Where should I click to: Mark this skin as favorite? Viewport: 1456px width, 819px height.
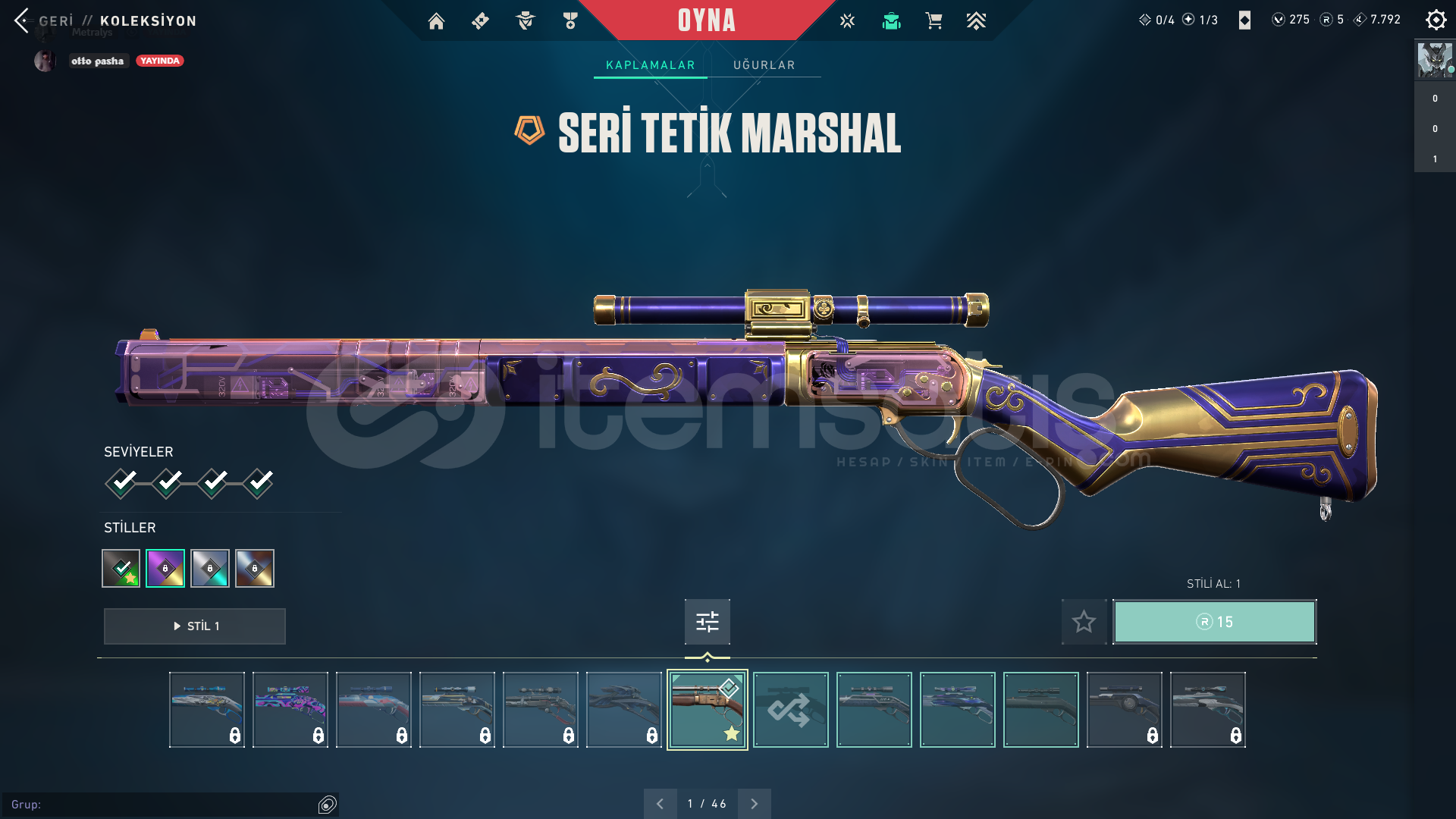1084,622
